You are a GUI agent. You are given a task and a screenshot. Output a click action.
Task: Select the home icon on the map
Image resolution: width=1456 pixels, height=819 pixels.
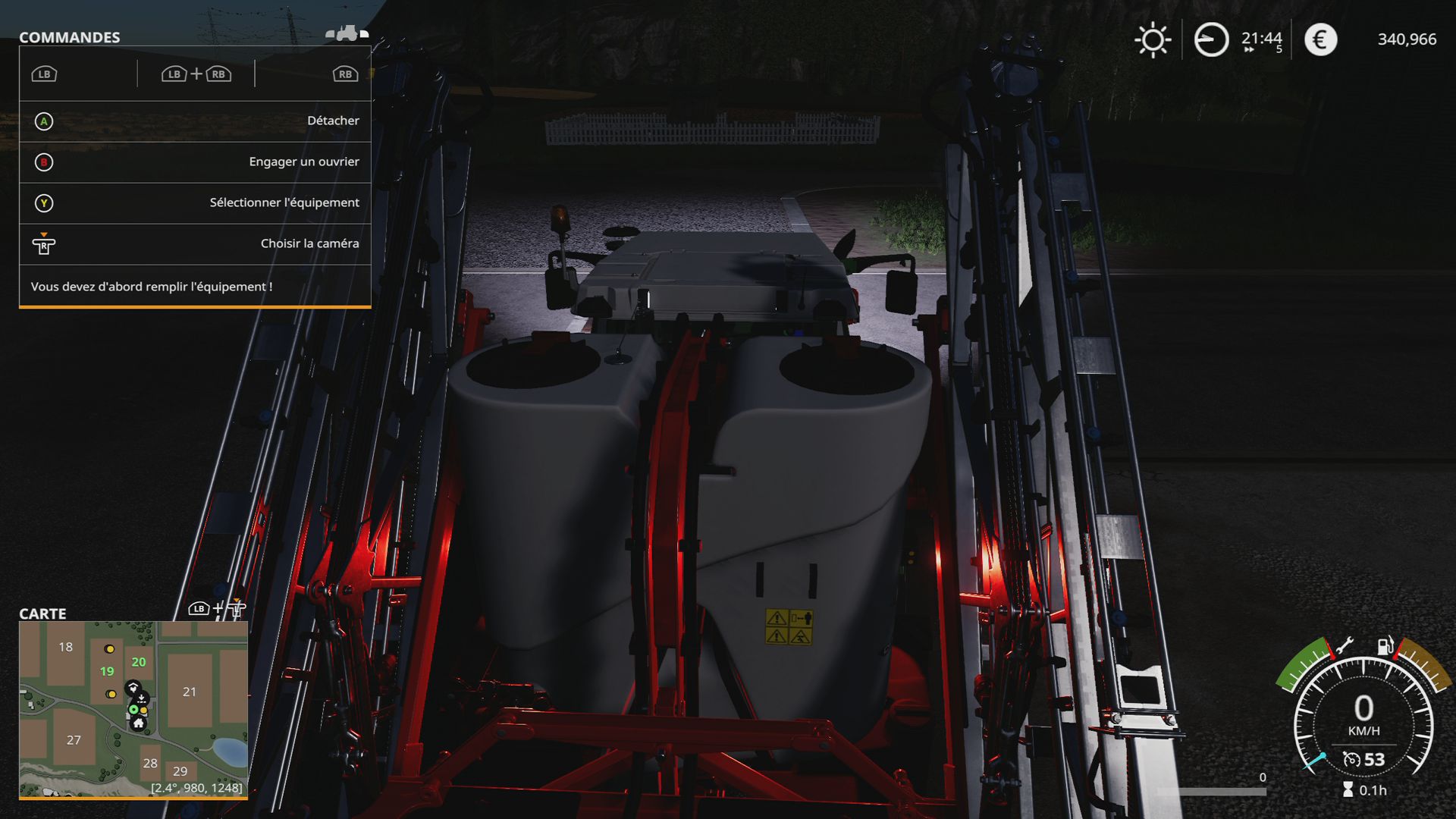tap(140, 725)
